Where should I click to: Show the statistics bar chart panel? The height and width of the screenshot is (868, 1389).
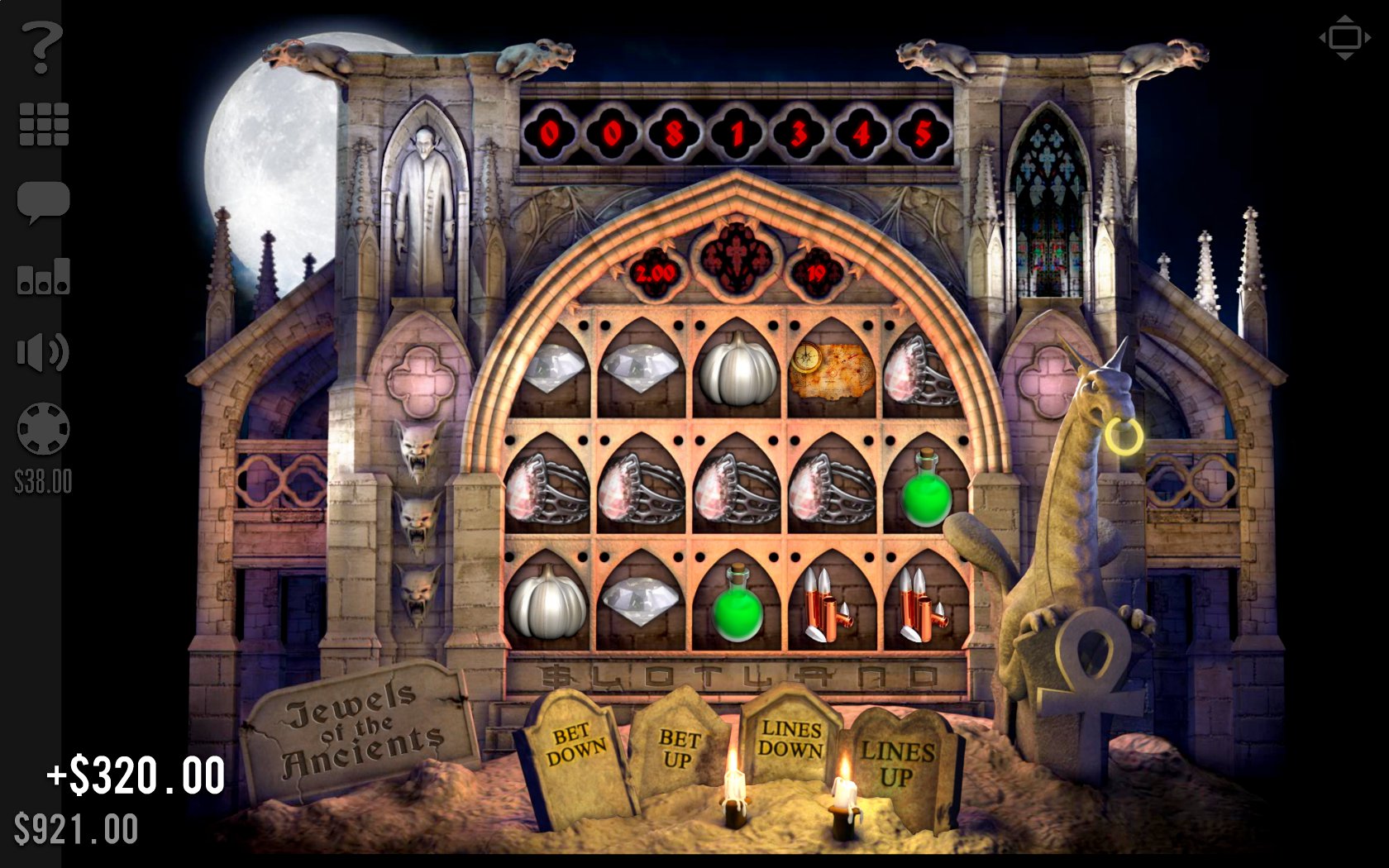(x=43, y=277)
